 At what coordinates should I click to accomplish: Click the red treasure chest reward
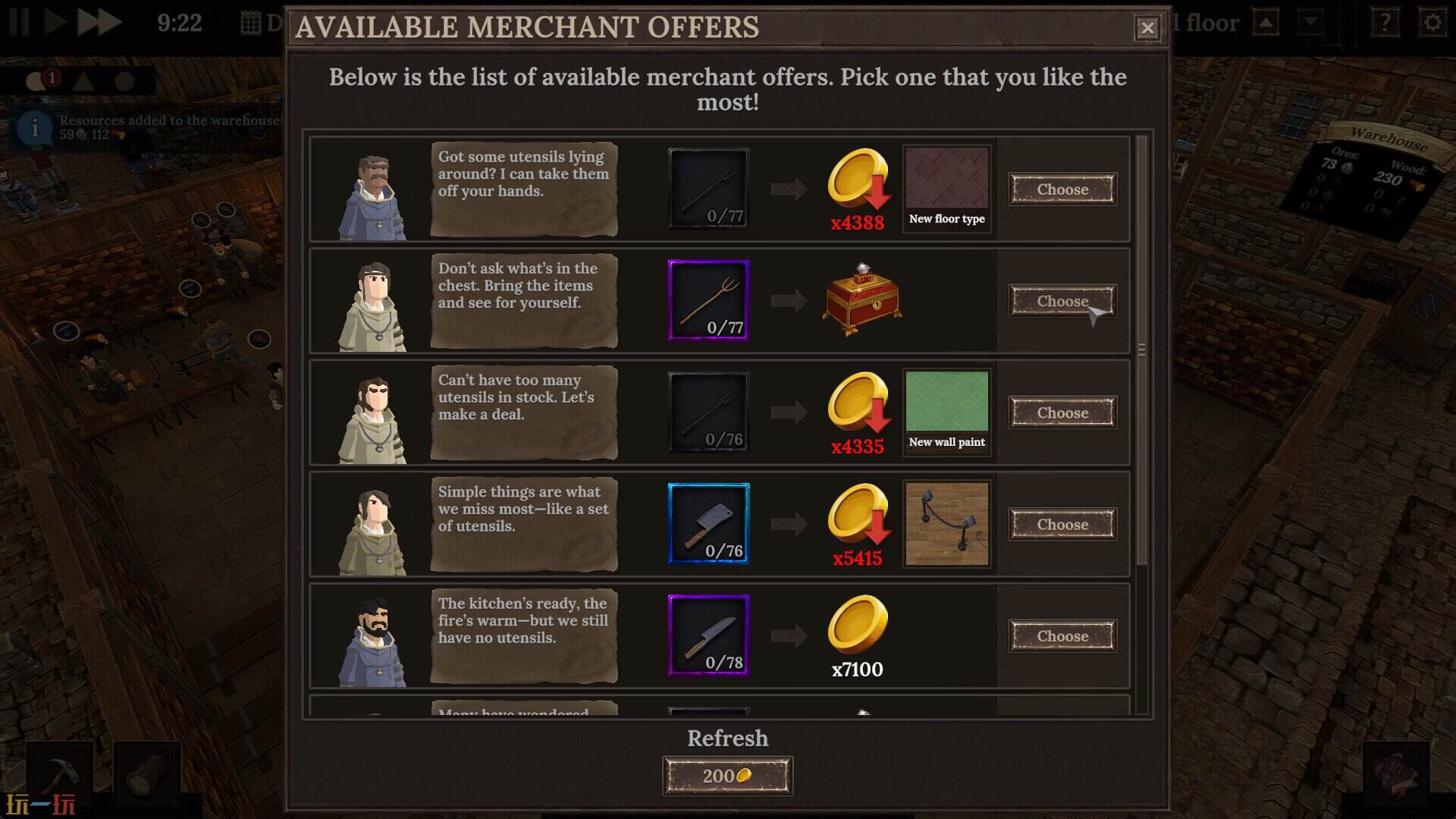tap(861, 301)
